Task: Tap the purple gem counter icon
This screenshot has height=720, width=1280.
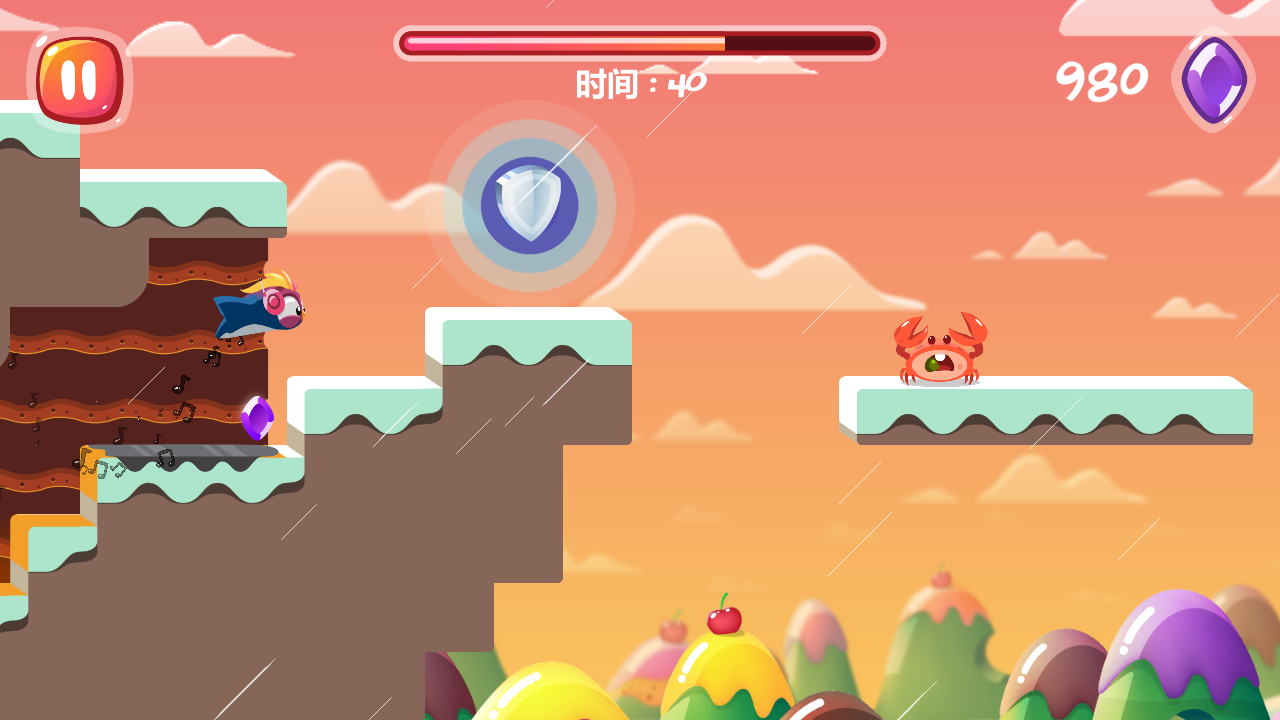Action: (1212, 77)
